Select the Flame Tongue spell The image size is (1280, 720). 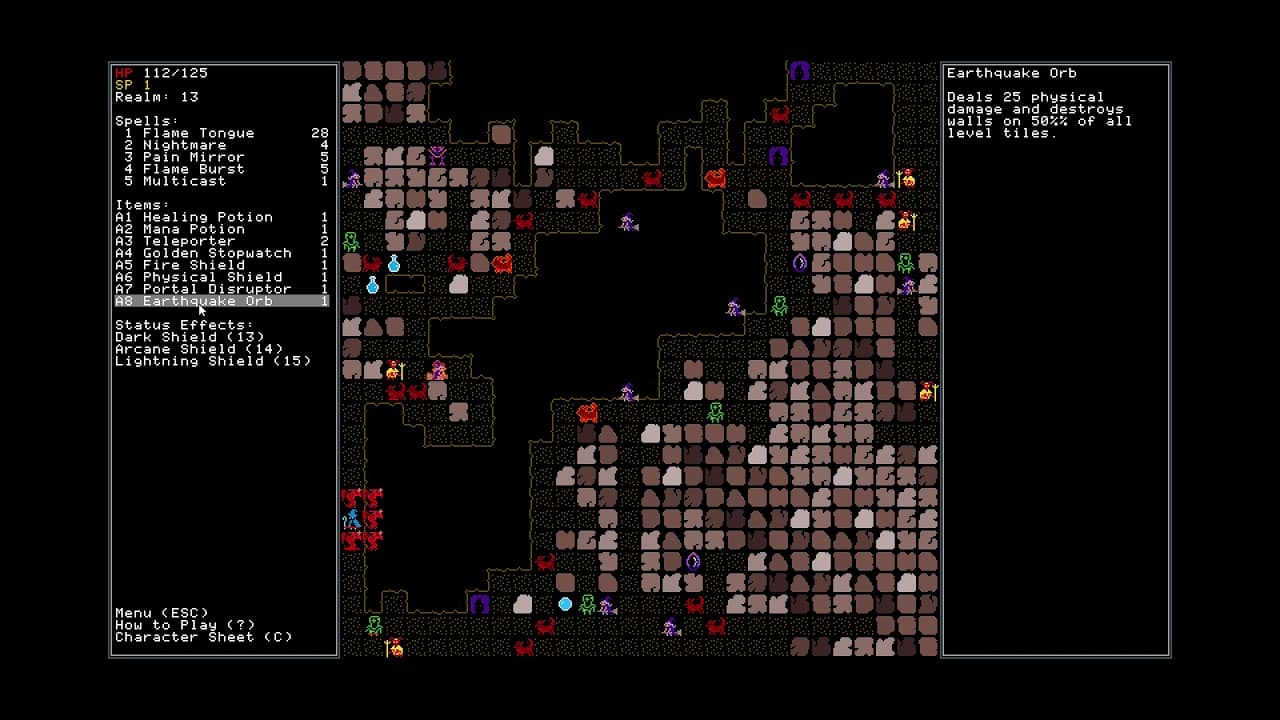[x=198, y=133]
